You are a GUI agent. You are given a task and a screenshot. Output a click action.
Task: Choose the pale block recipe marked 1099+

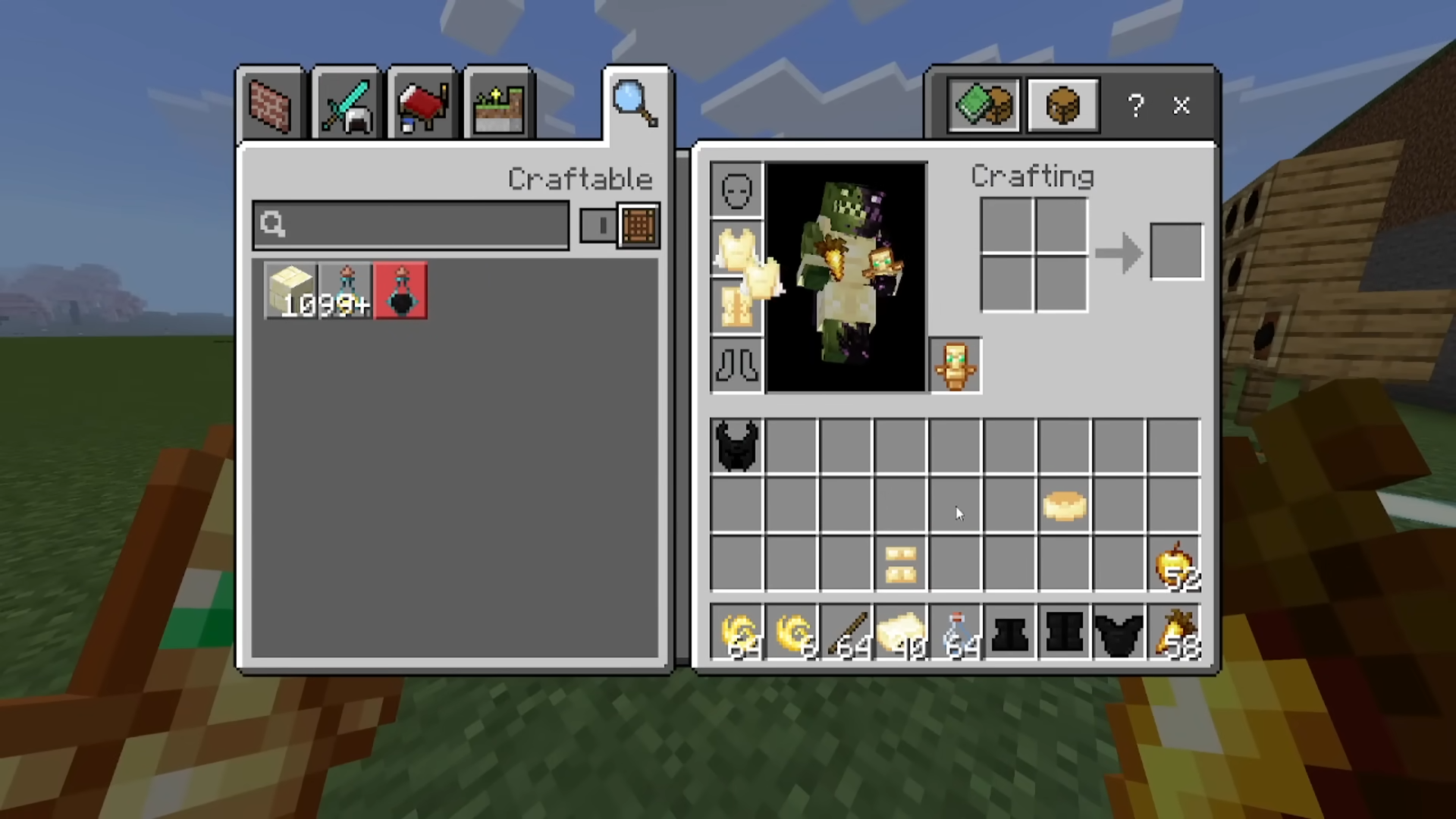coord(292,291)
